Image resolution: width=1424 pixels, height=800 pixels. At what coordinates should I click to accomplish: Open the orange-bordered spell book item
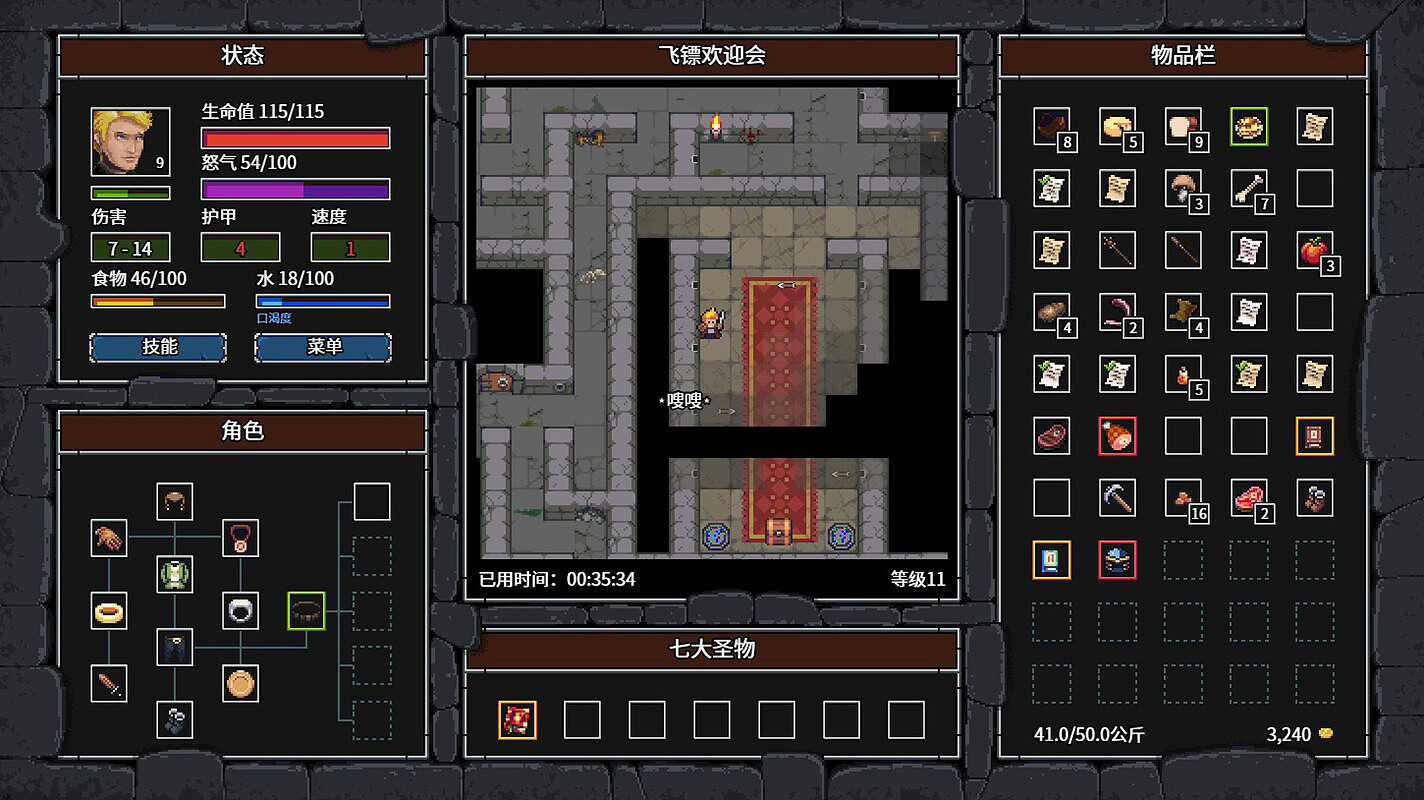click(x=1052, y=560)
